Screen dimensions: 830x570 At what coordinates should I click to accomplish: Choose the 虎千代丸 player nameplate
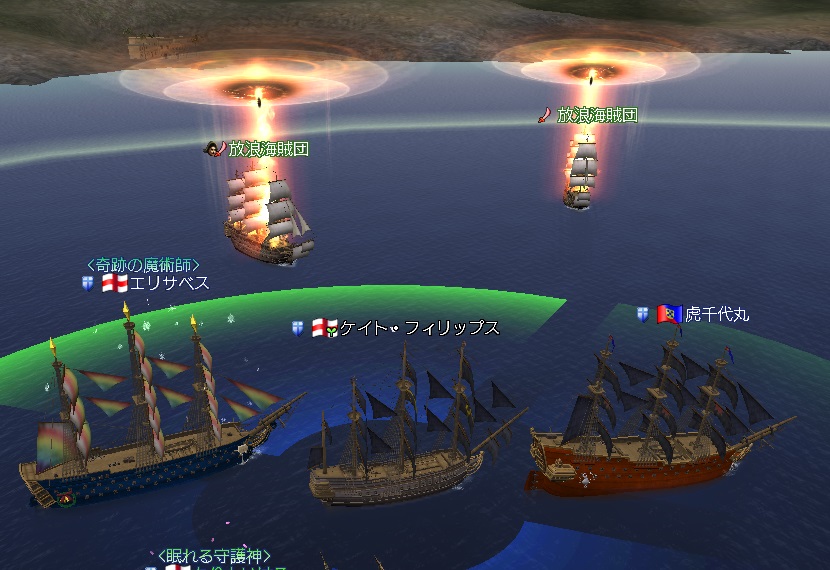click(x=716, y=314)
